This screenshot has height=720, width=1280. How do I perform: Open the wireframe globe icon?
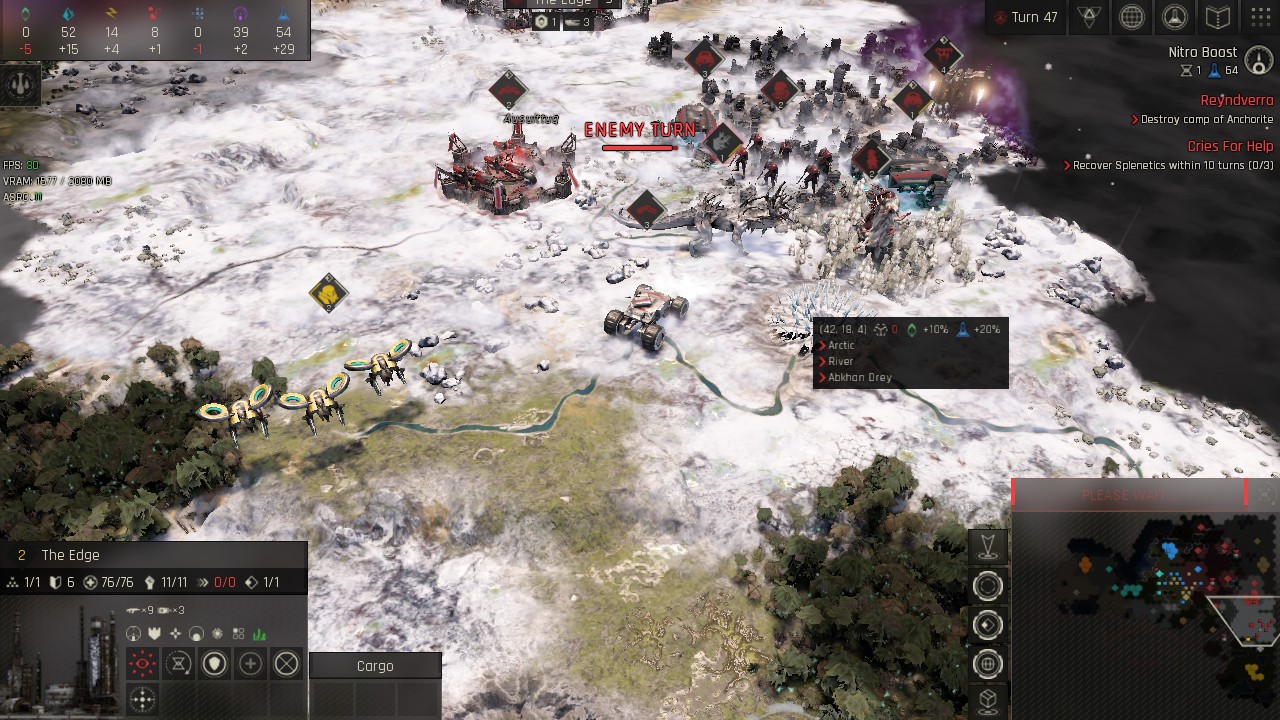click(x=1131, y=17)
